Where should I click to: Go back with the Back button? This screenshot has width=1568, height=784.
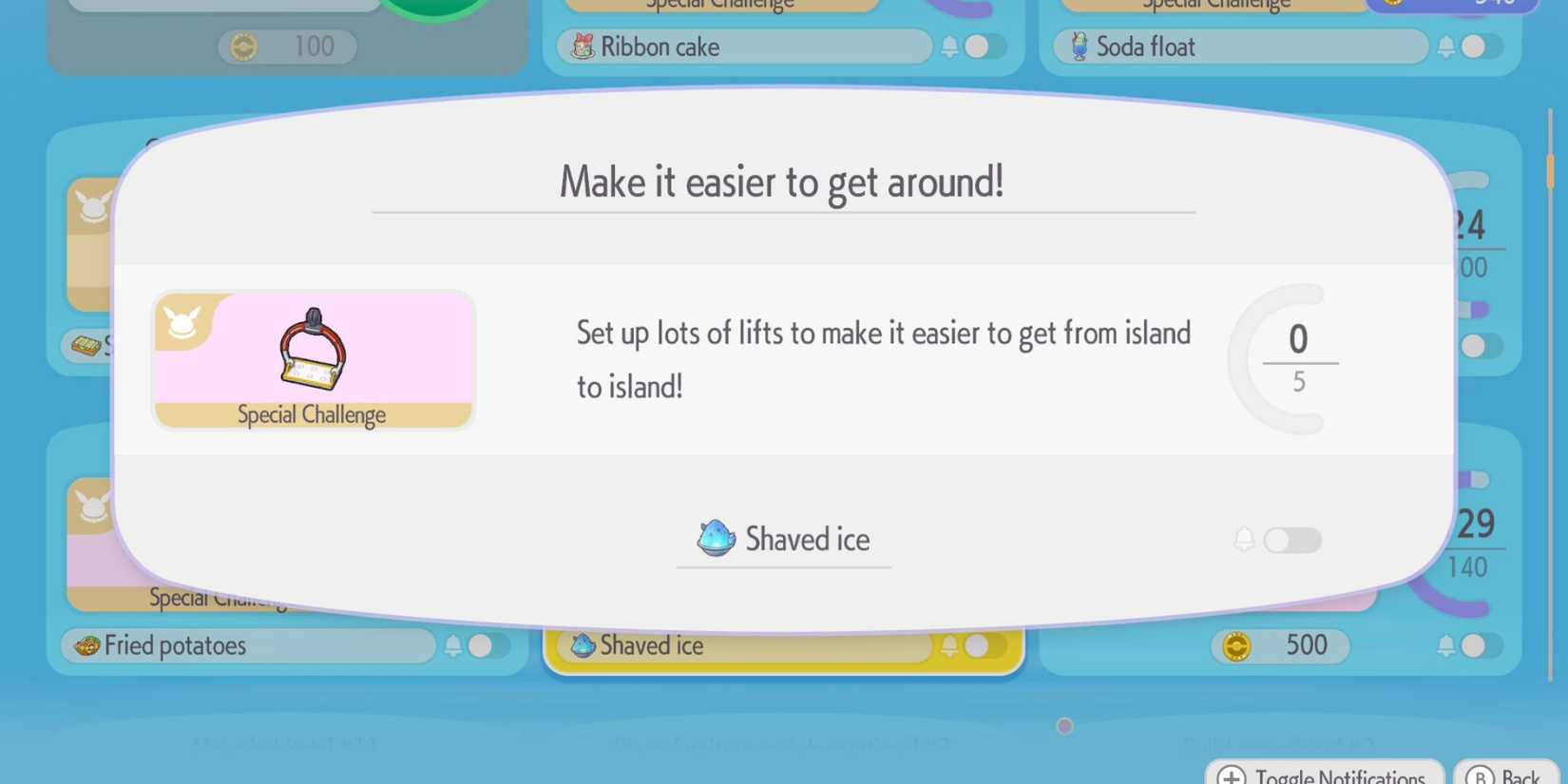point(1504,774)
